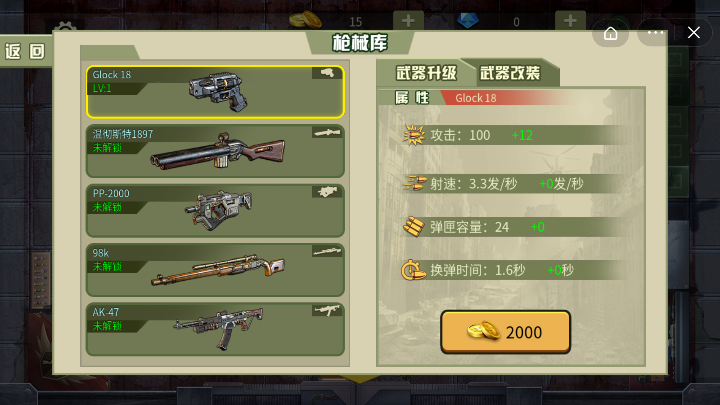Image resolution: width=720 pixels, height=405 pixels.
Task: Select the PP-2000 weapon row
Action: (214, 210)
